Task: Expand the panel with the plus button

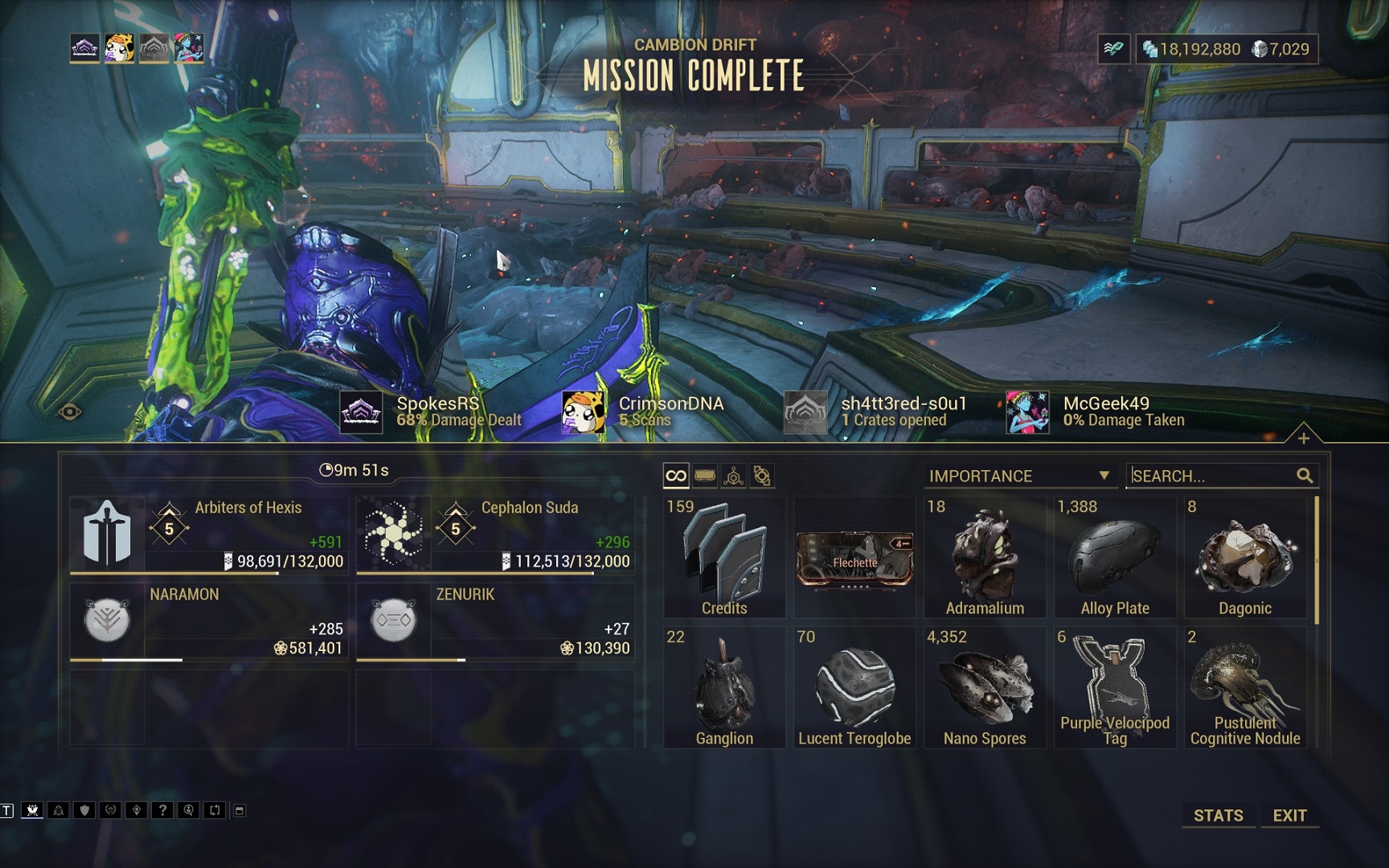Action: (1303, 438)
